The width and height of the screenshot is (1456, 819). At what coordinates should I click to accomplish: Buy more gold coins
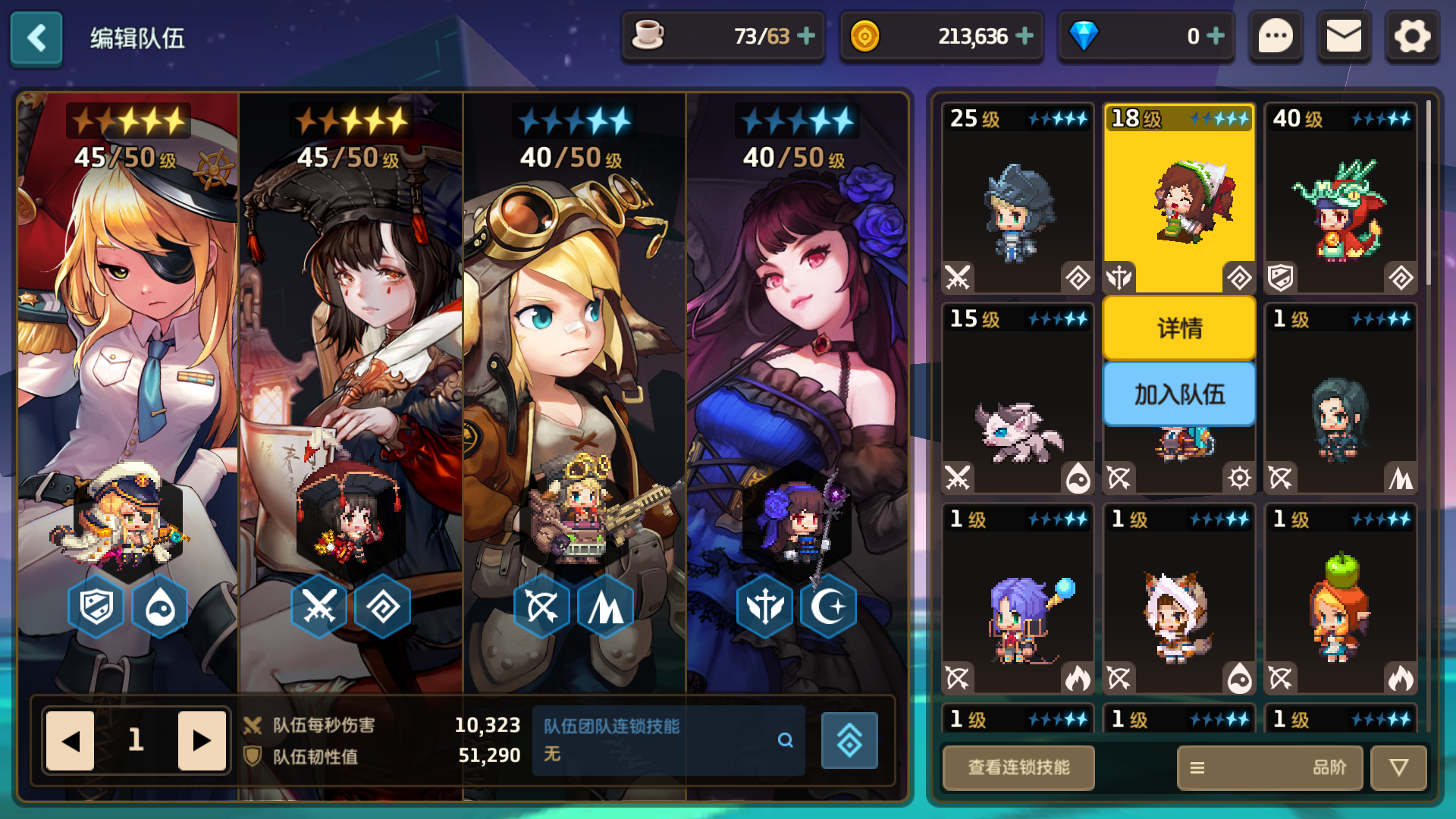(1025, 36)
